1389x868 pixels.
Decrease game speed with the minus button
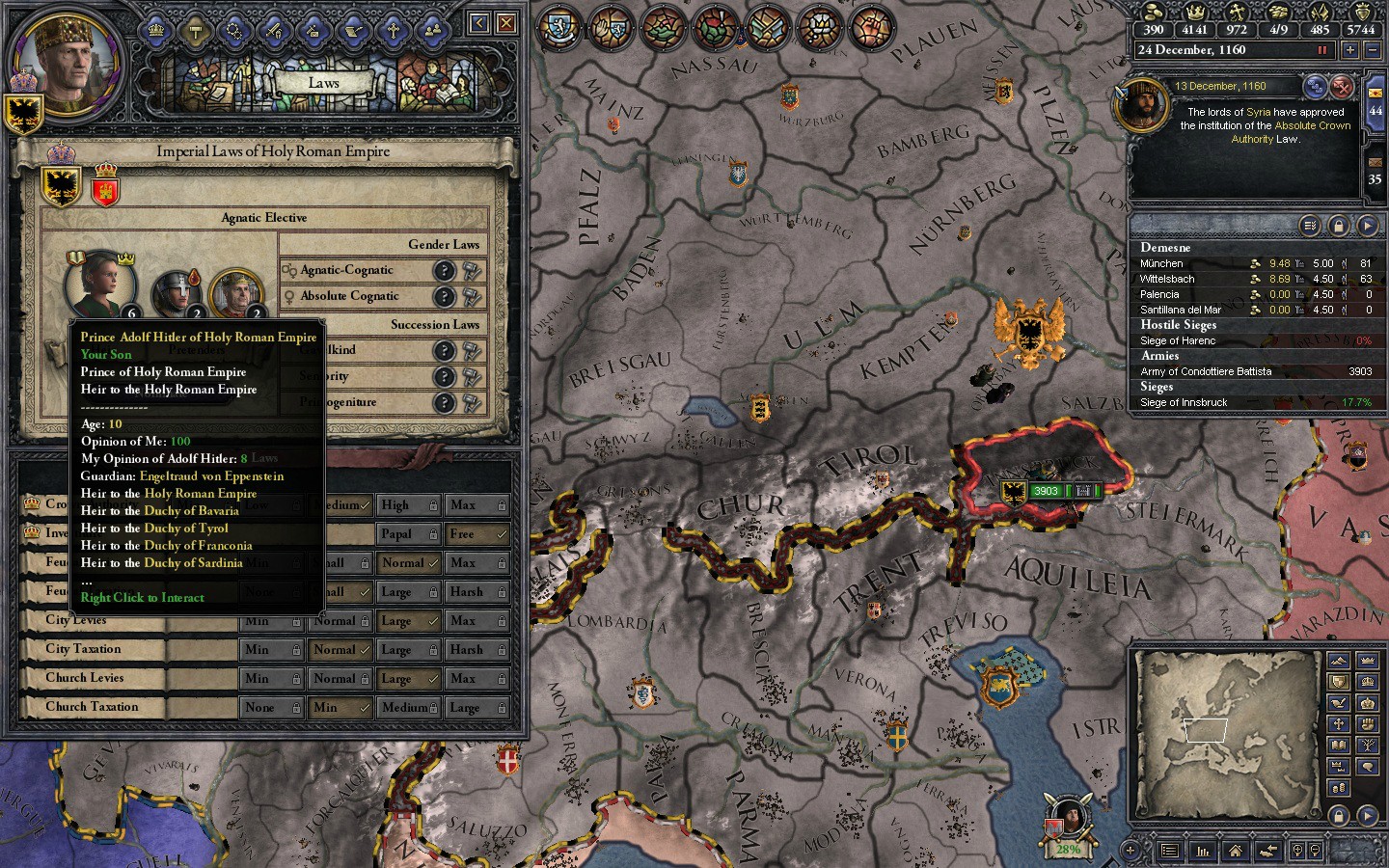click(x=1374, y=50)
